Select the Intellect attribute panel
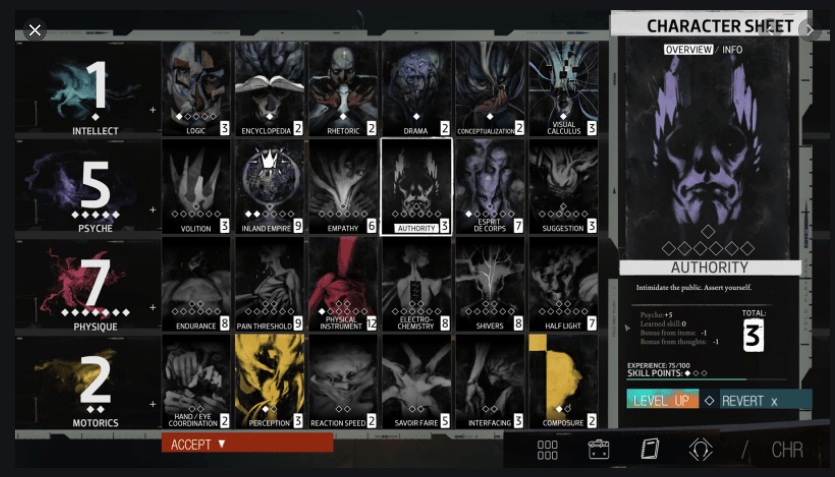Viewport: 835px width, 477px height. (x=88, y=90)
